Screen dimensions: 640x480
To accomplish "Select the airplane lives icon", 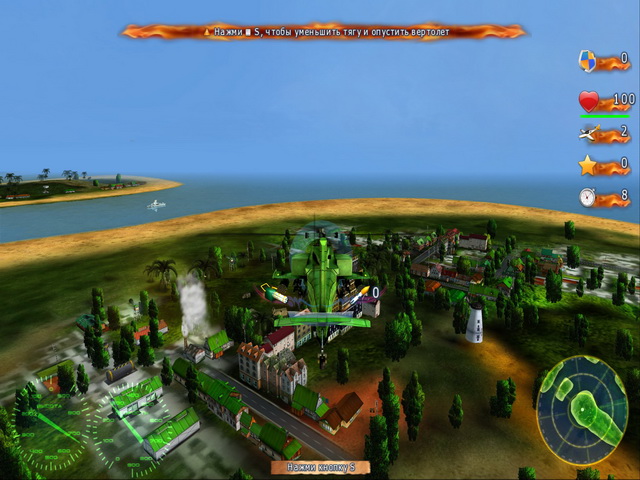I will pyautogui.click(x=588, y=133).
